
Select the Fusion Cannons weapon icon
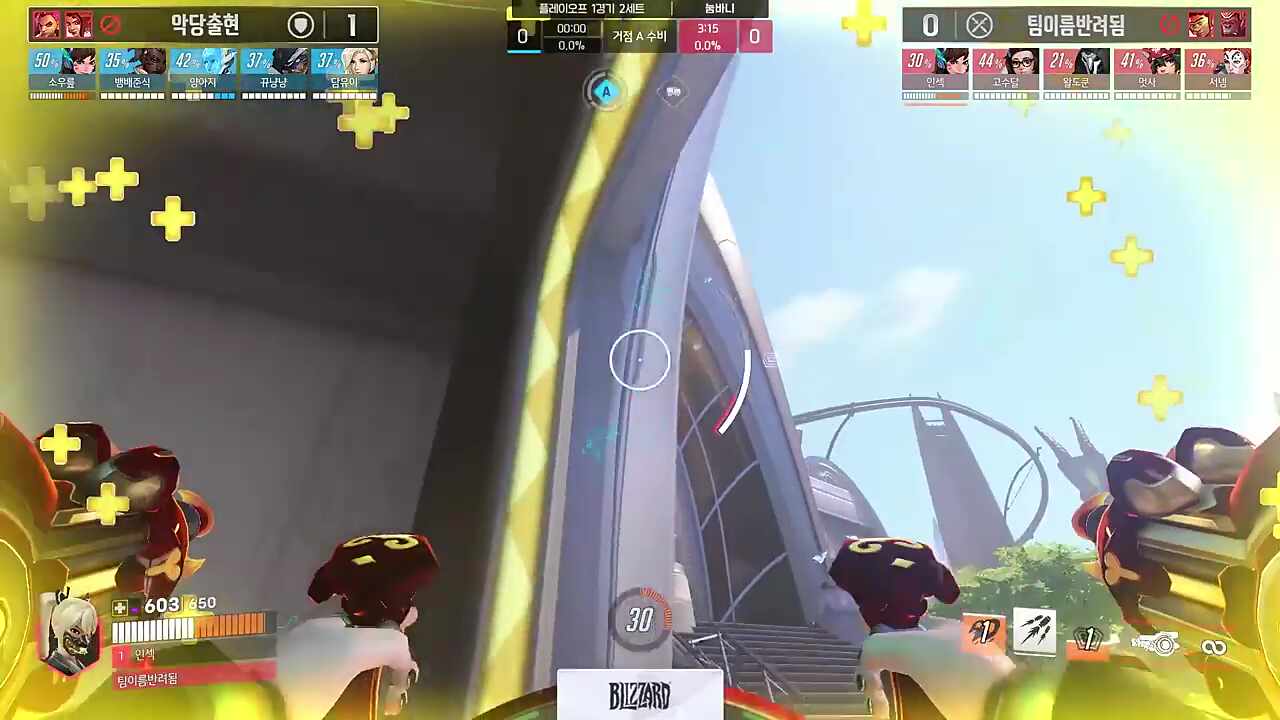click(x=1155, y=645)
